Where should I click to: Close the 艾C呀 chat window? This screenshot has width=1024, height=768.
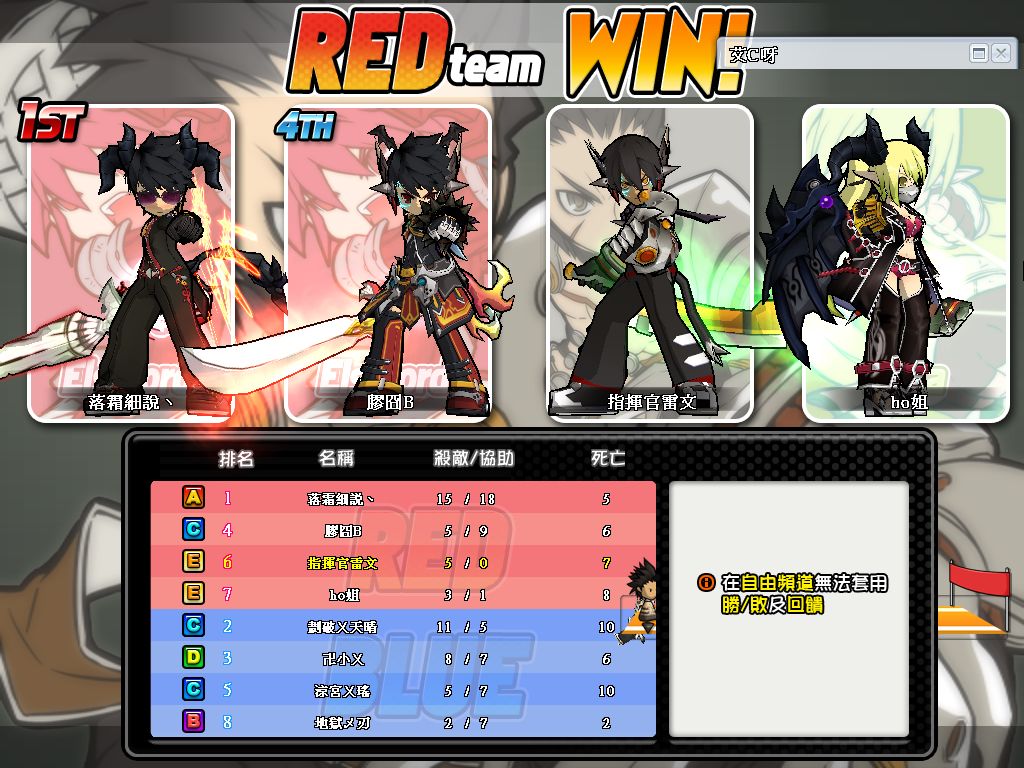[x=1000, y=53]
